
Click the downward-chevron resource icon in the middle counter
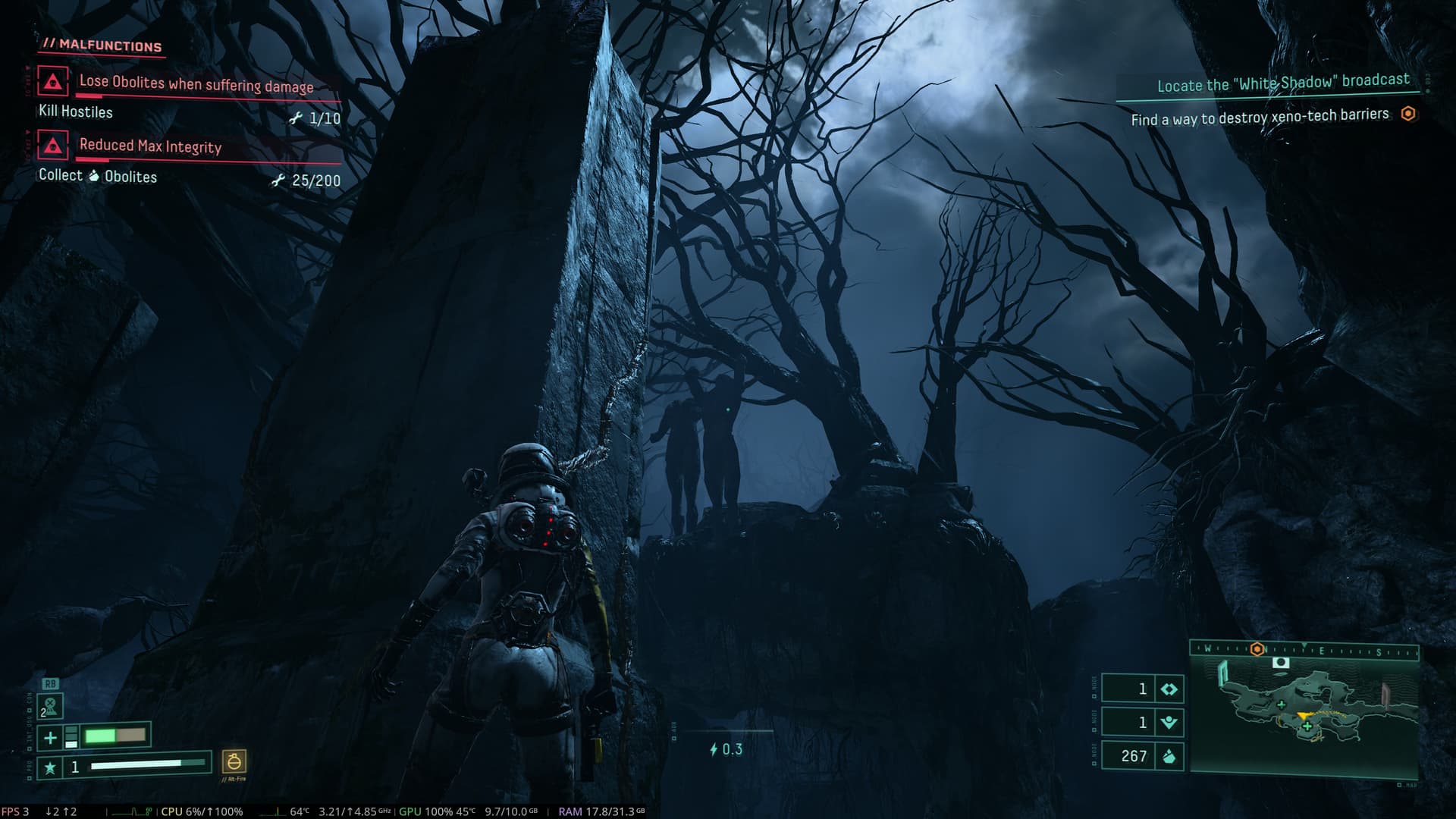(x=1169, y=723)
